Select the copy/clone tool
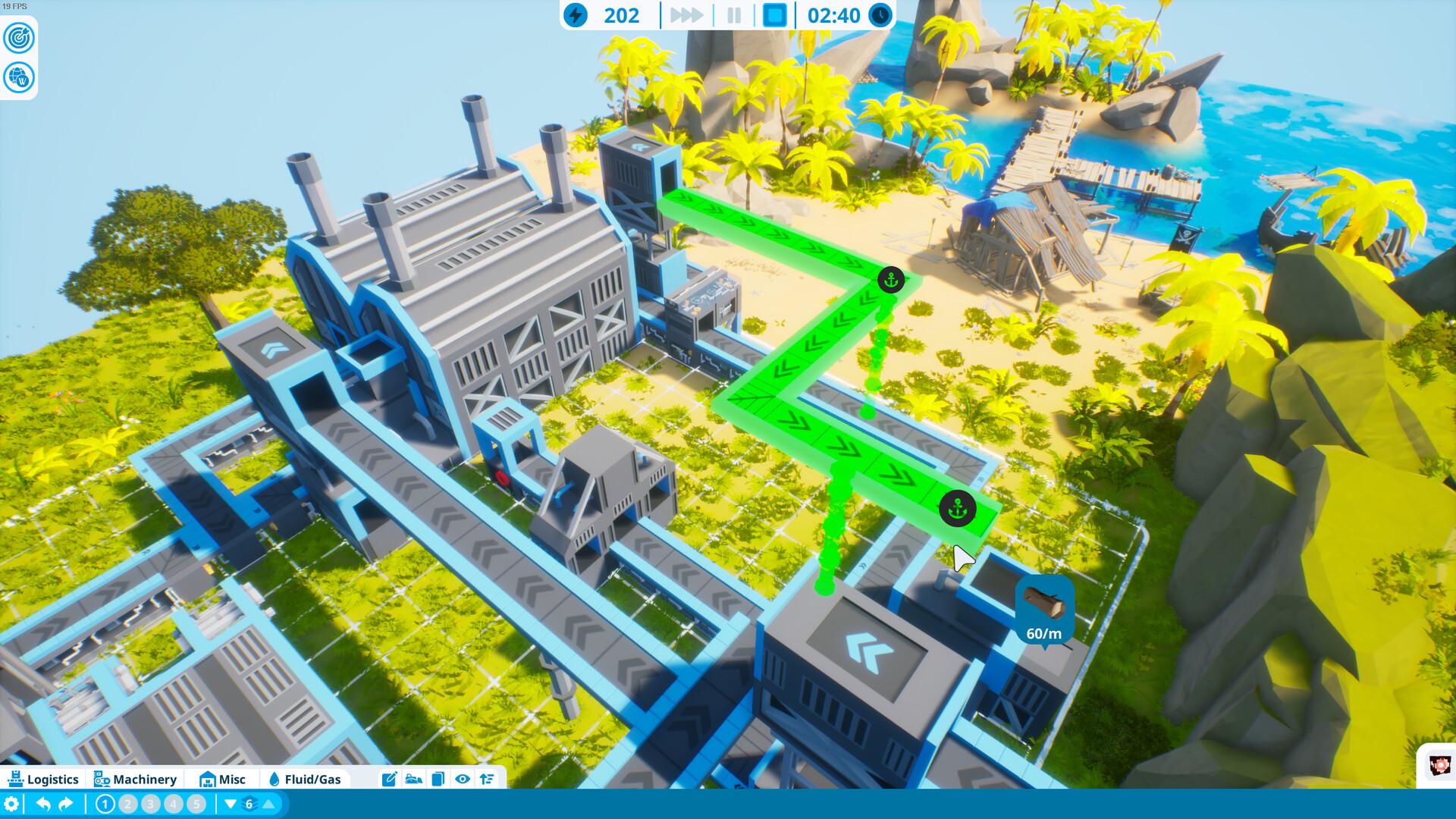Image resolution: width=1456 pixels, height=819 pixels. pos(438,778)
